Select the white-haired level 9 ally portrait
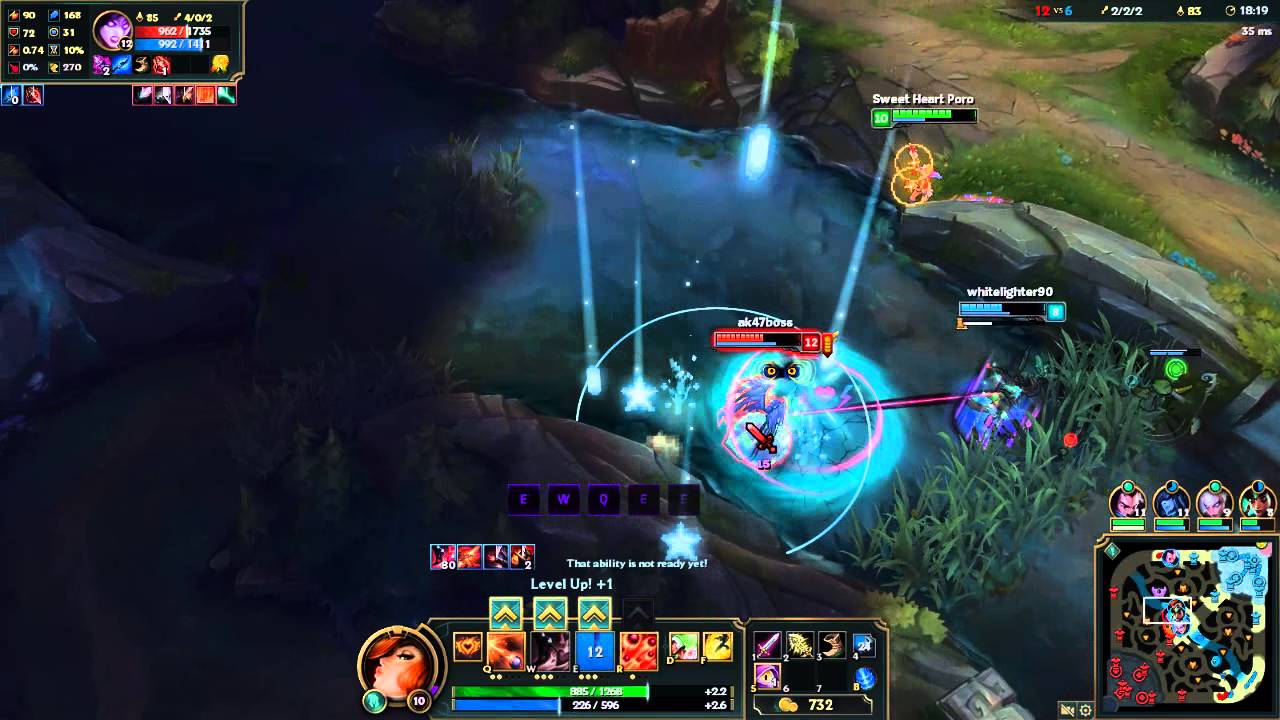The width and height of the screenshot is (1280, 720). click(x=1214, y=502)
